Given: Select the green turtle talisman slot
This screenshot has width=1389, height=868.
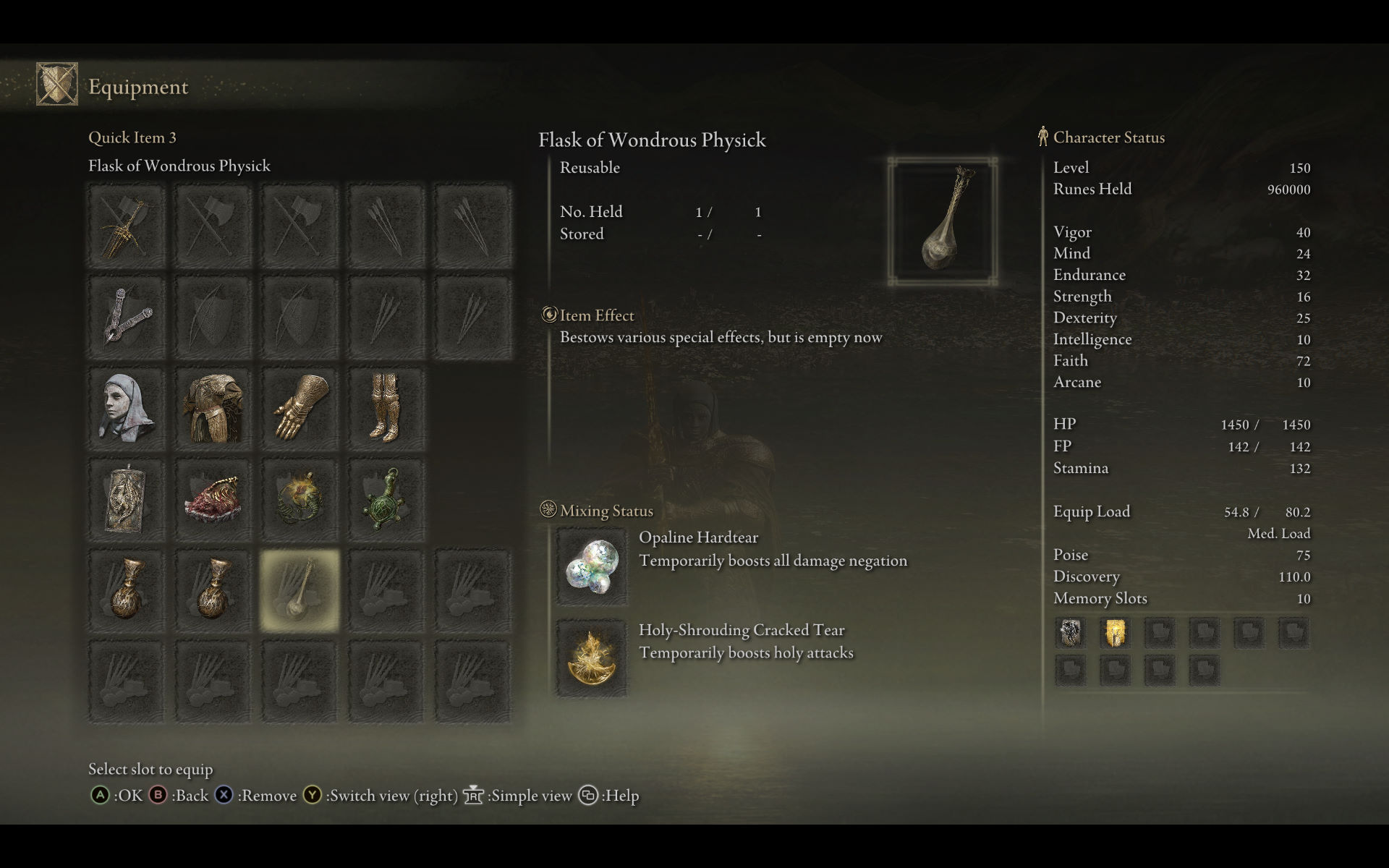Looking at the screenshot, I should 386,500.
